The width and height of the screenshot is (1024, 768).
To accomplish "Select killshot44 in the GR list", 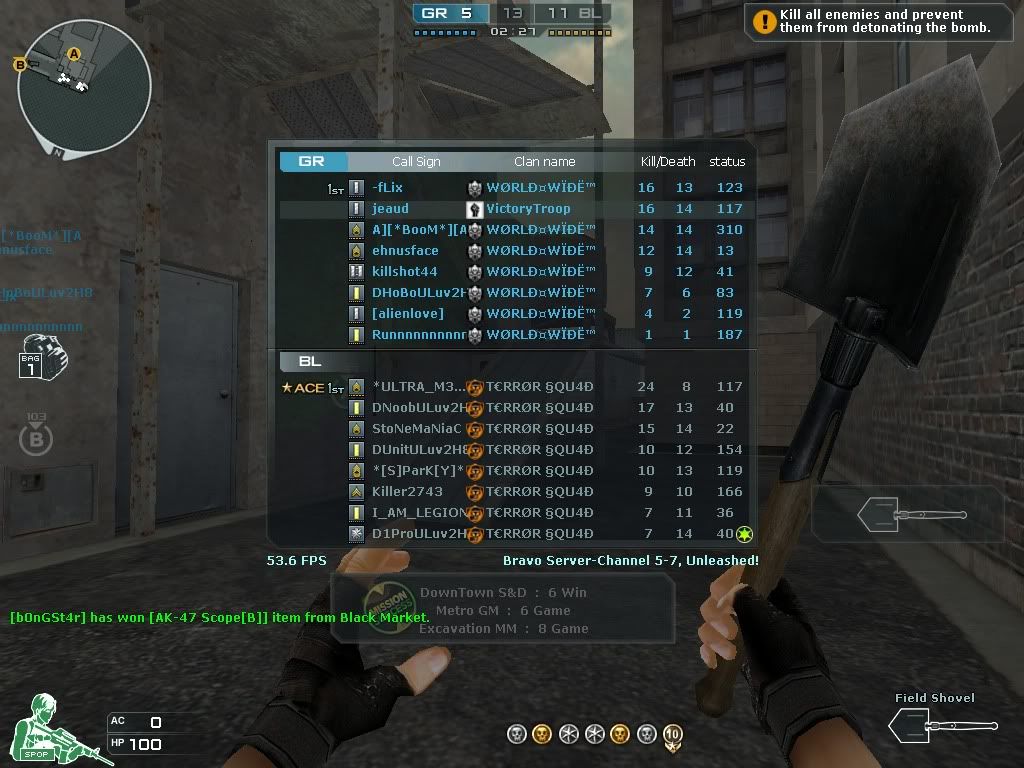I will pos(512,272).
